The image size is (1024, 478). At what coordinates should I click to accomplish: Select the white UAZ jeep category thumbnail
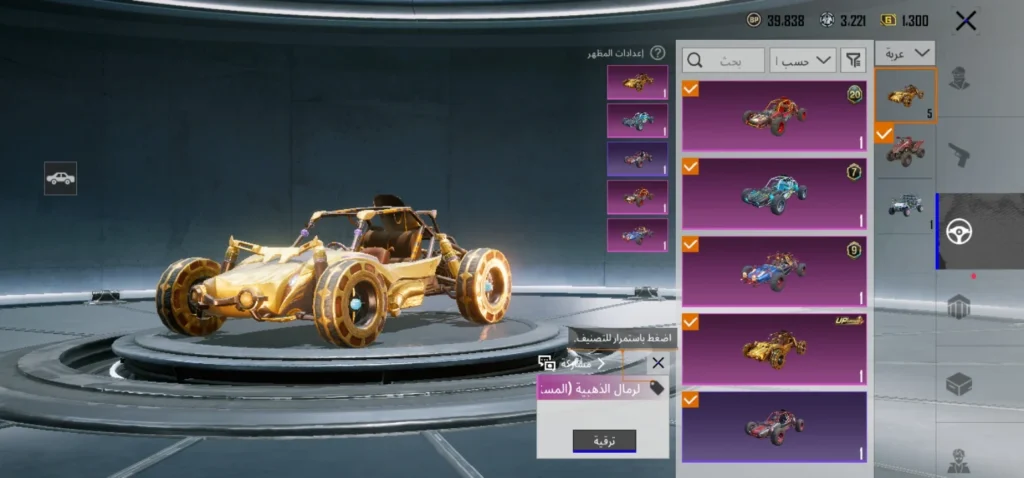click(905, 204)
